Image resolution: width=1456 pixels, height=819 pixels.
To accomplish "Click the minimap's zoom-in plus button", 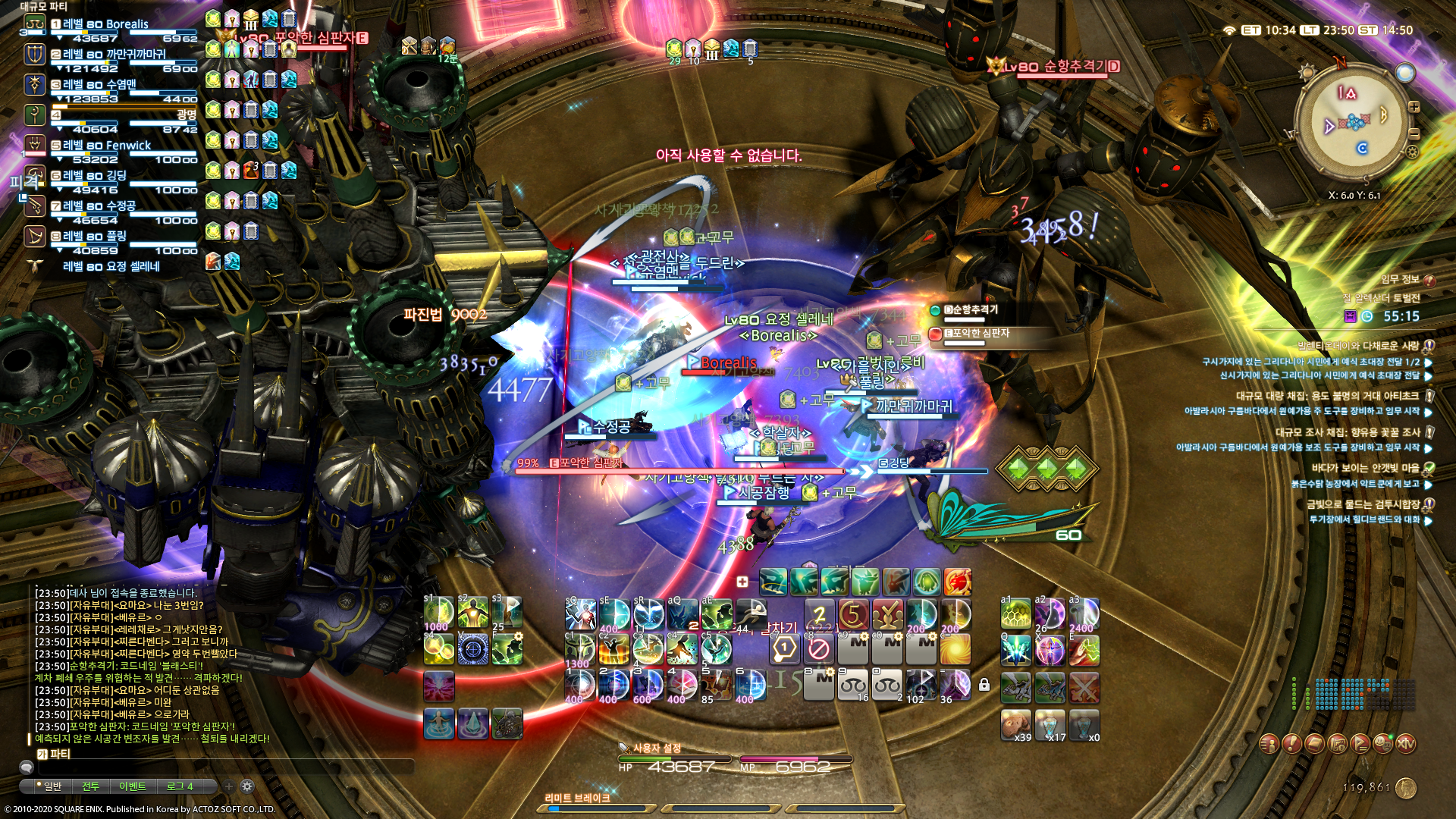I will point(1414,107).
